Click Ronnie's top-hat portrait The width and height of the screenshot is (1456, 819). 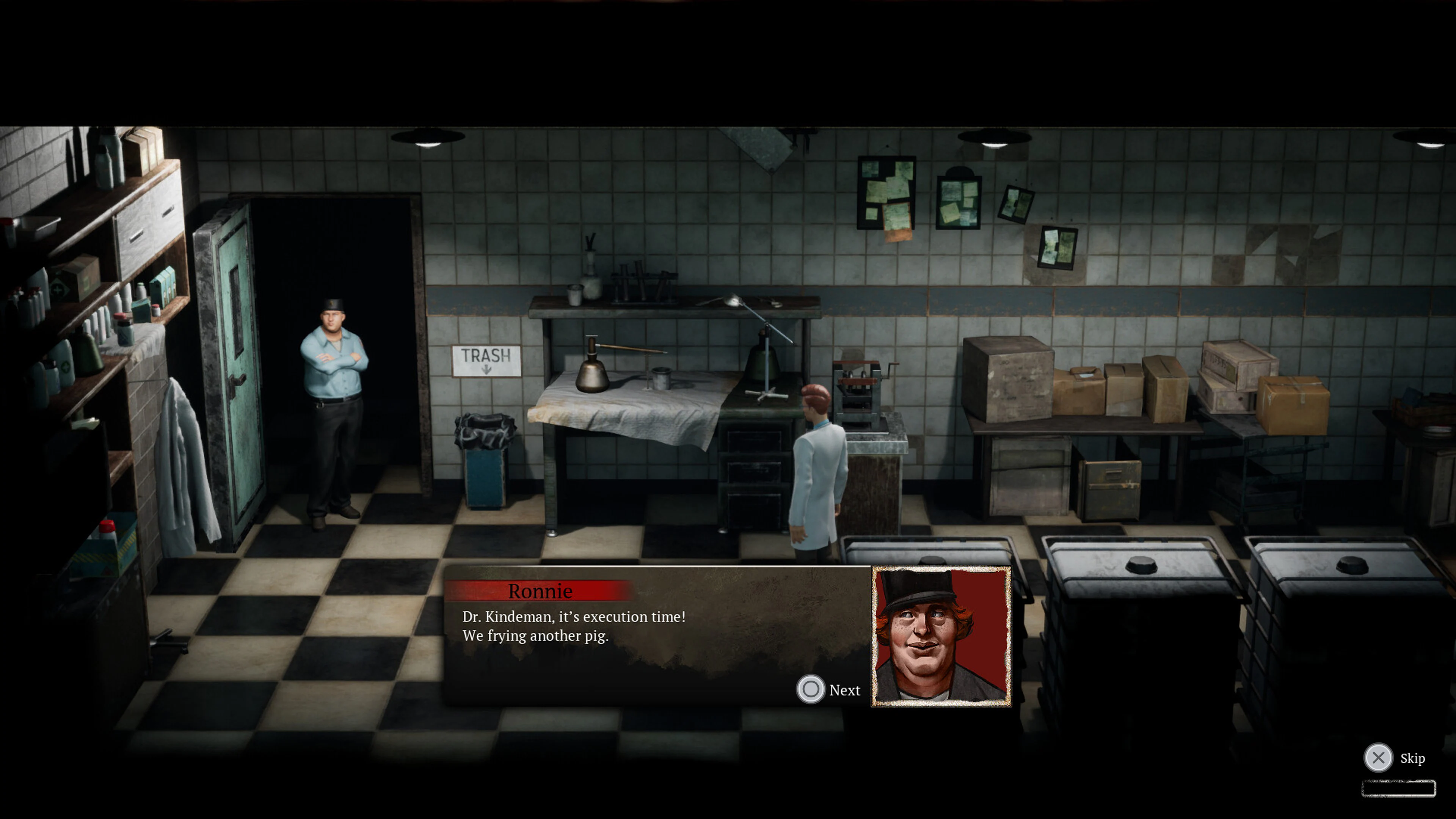940,636
